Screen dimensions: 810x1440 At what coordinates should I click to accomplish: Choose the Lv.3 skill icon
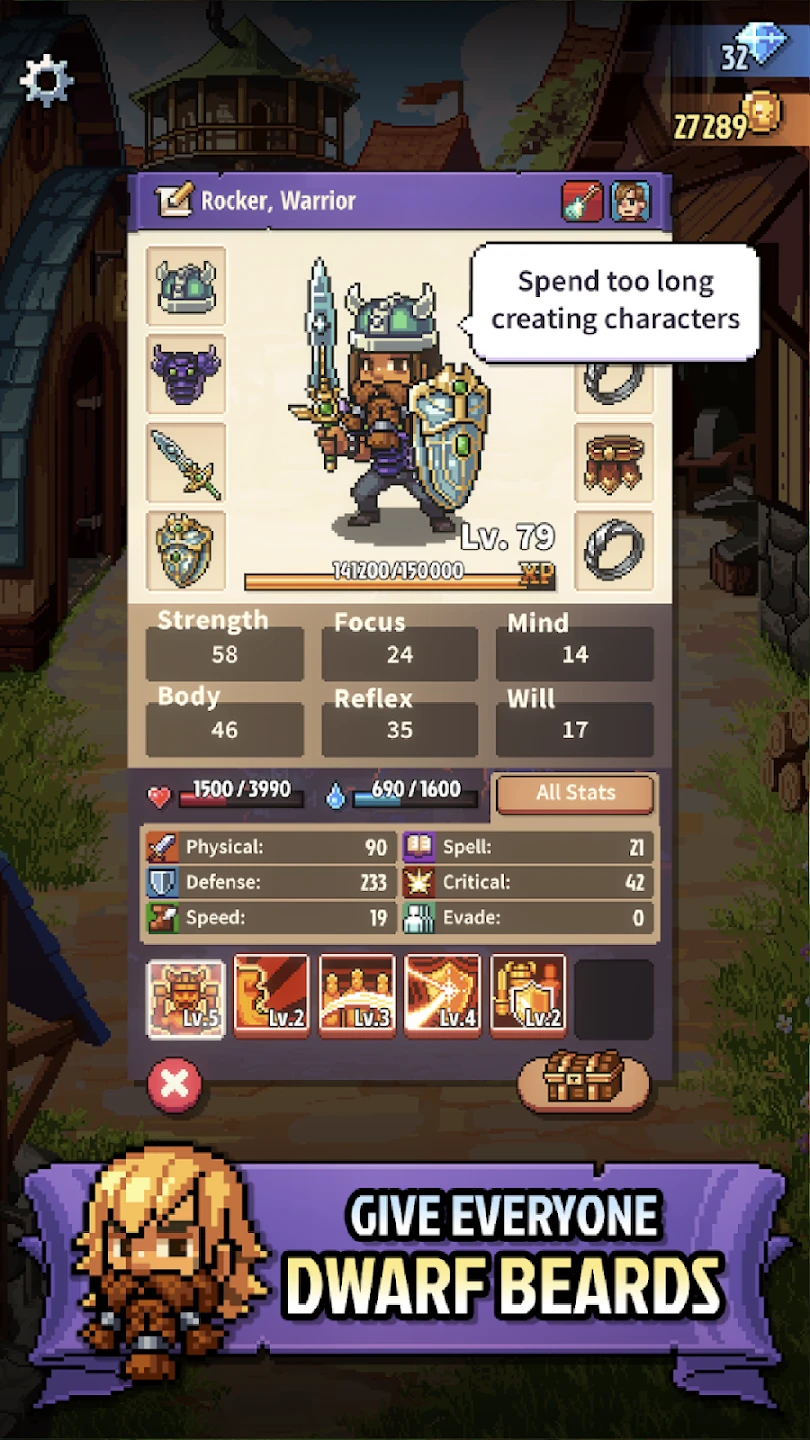tap(357, 997)
